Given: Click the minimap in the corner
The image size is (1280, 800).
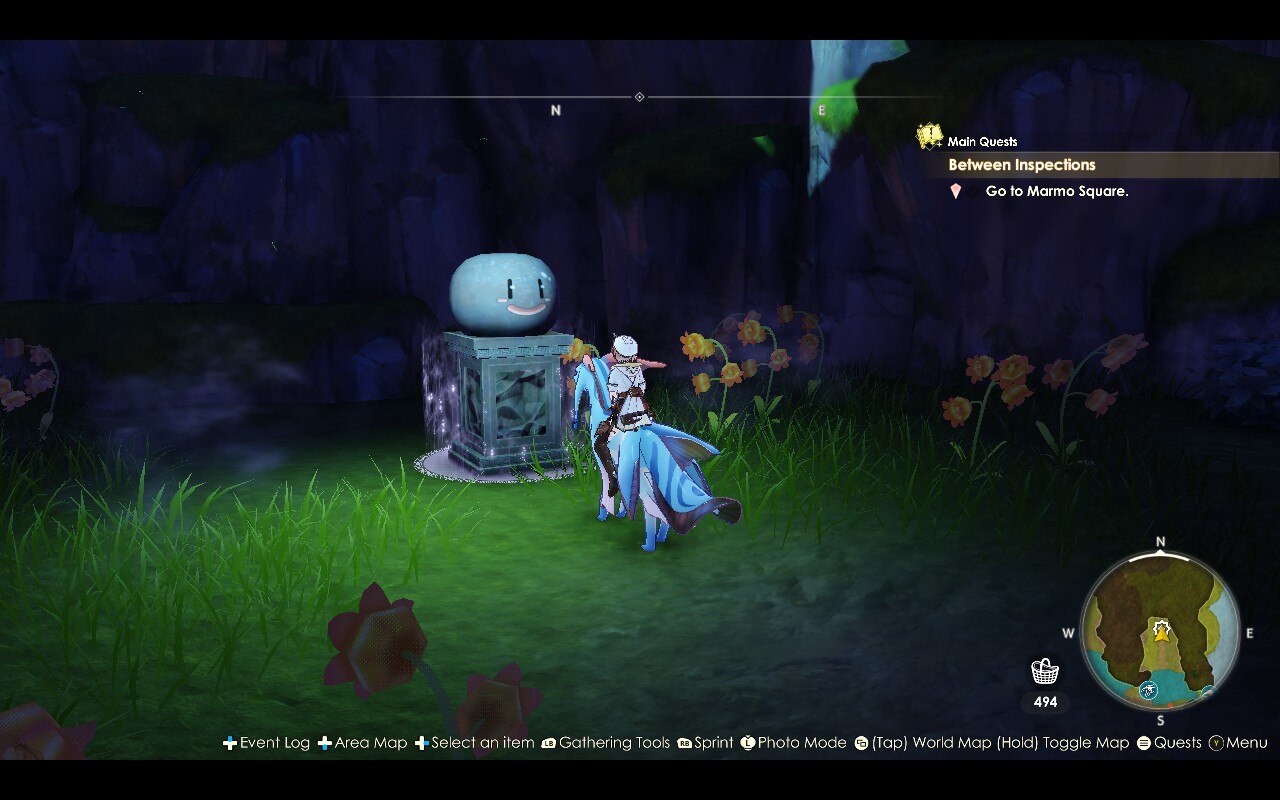Looking at the screenshot, I should point(1160,631).
